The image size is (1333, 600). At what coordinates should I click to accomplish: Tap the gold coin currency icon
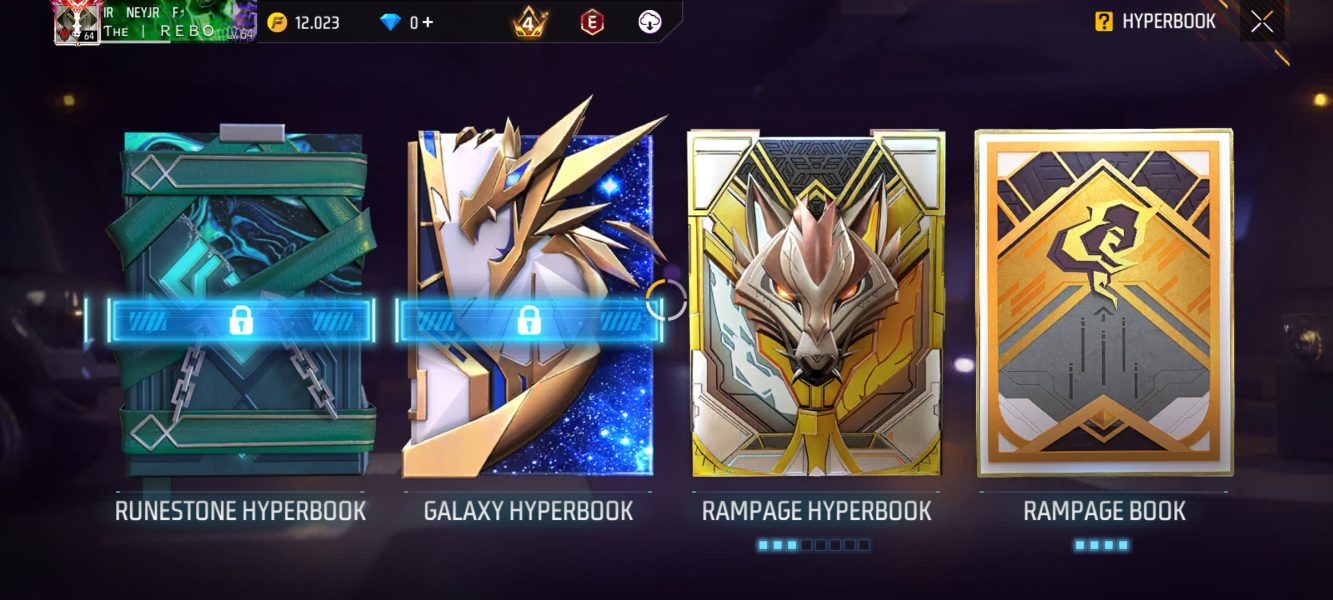[x=277, y=22]
